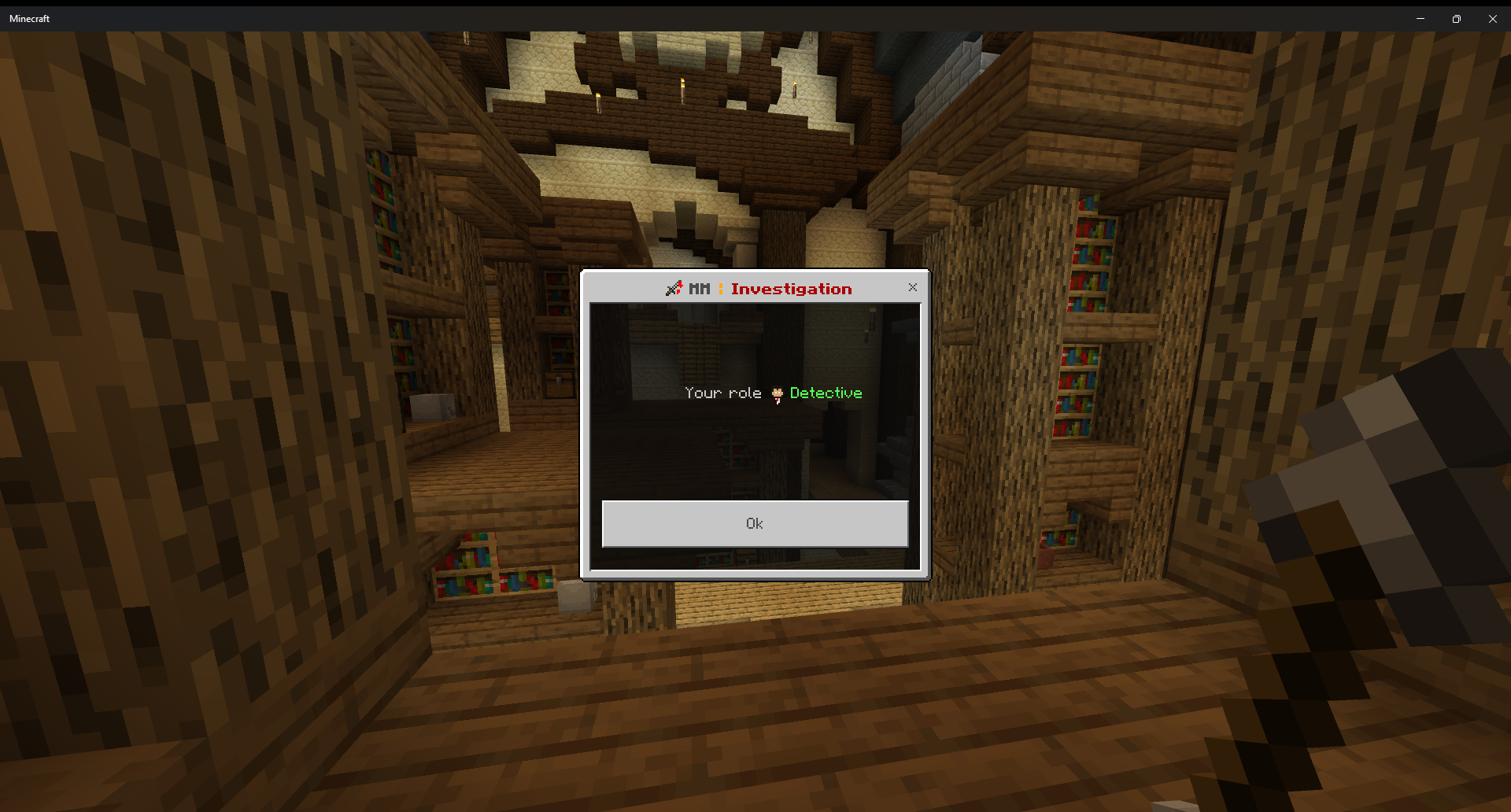The width and height of the screenshot is (1511, 812).
Task: Select the player head icon beside Detective
Action: (777, 393)
